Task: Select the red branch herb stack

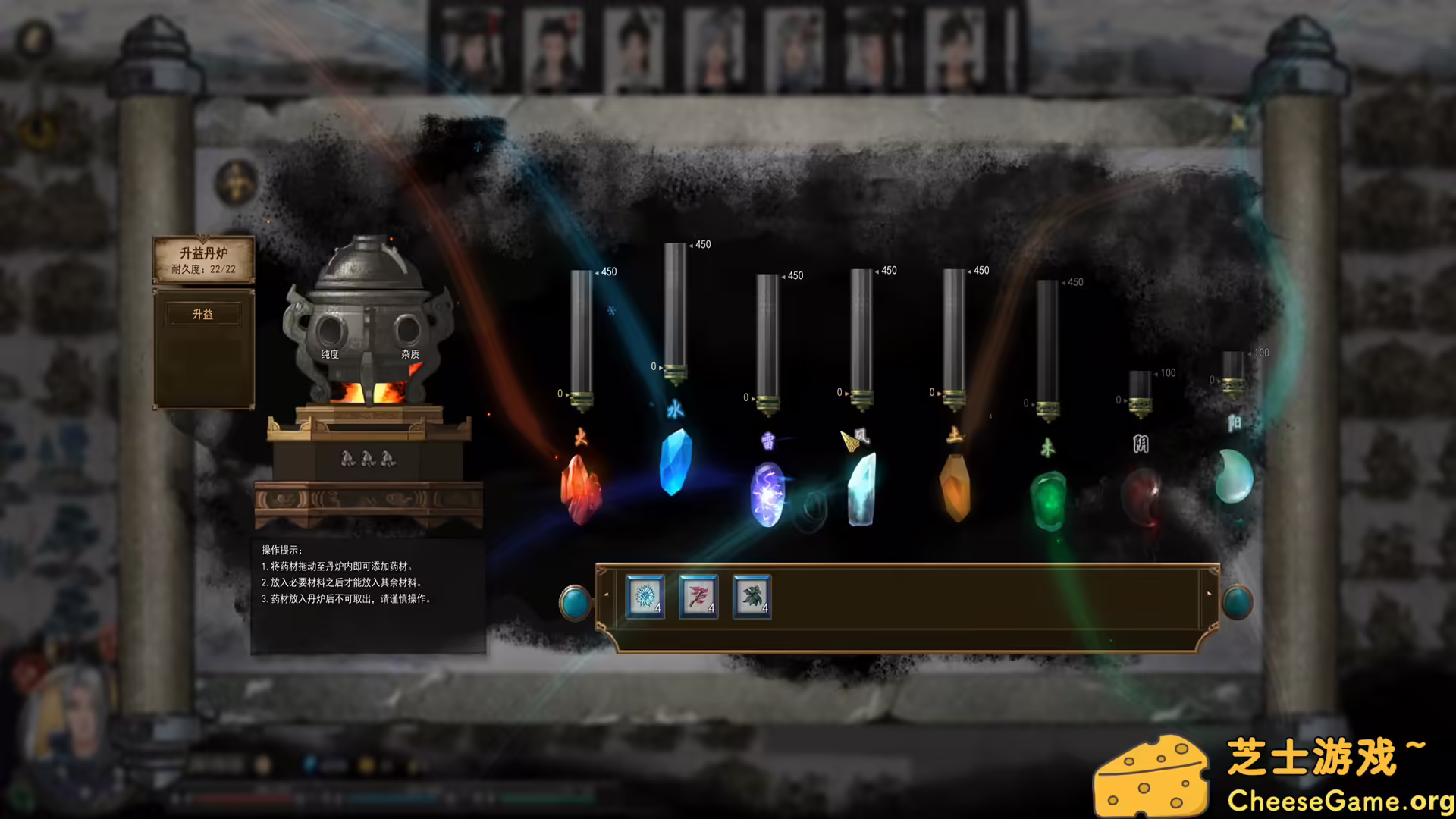Action: pos(698,597)
